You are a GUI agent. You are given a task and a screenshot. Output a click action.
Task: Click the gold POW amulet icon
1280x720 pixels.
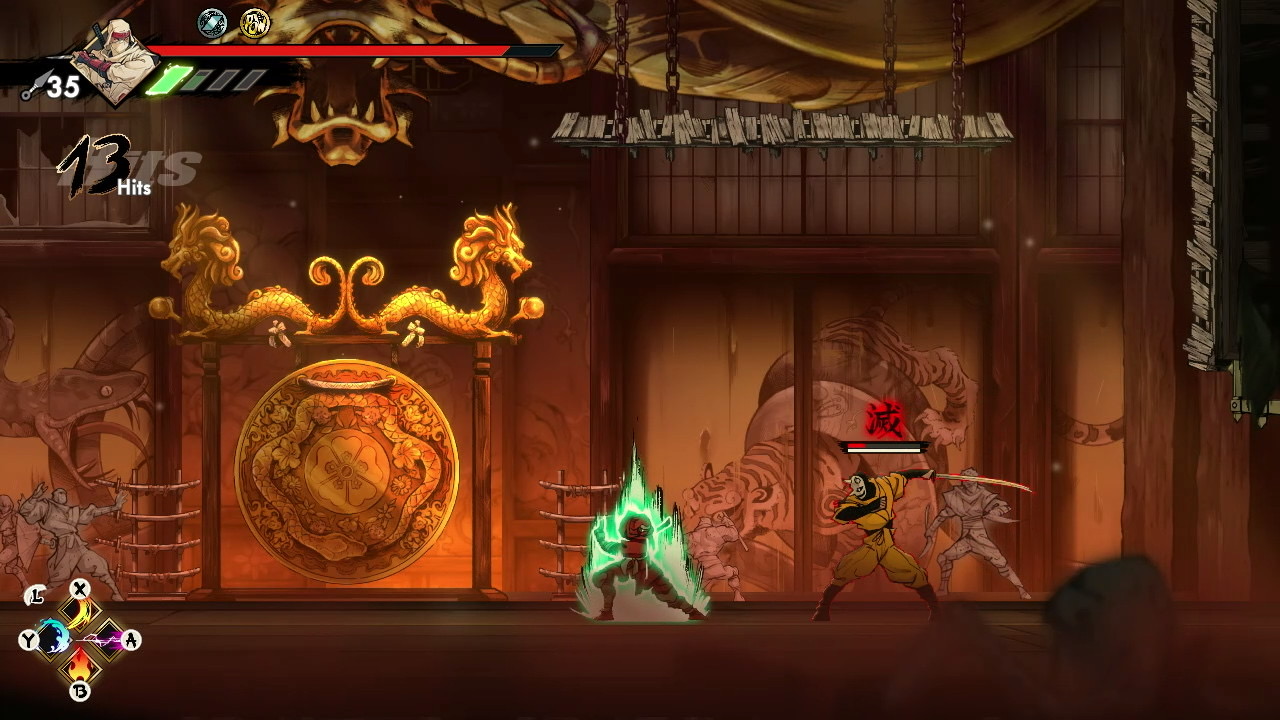255,23
